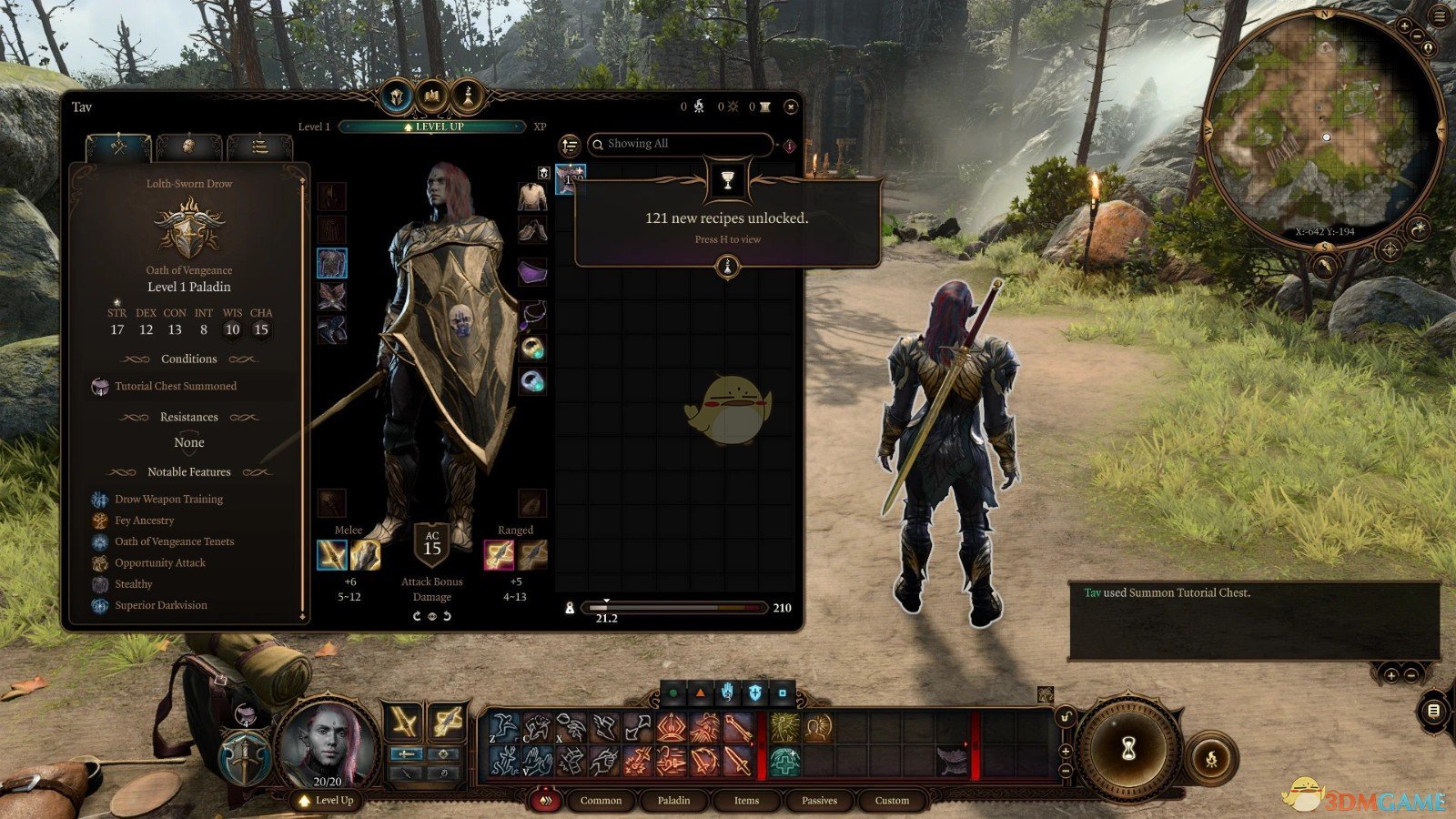This screenshot has width=1456, height=819.
Task: Open the spellbook icon at top center
Action: click(431, 96)
